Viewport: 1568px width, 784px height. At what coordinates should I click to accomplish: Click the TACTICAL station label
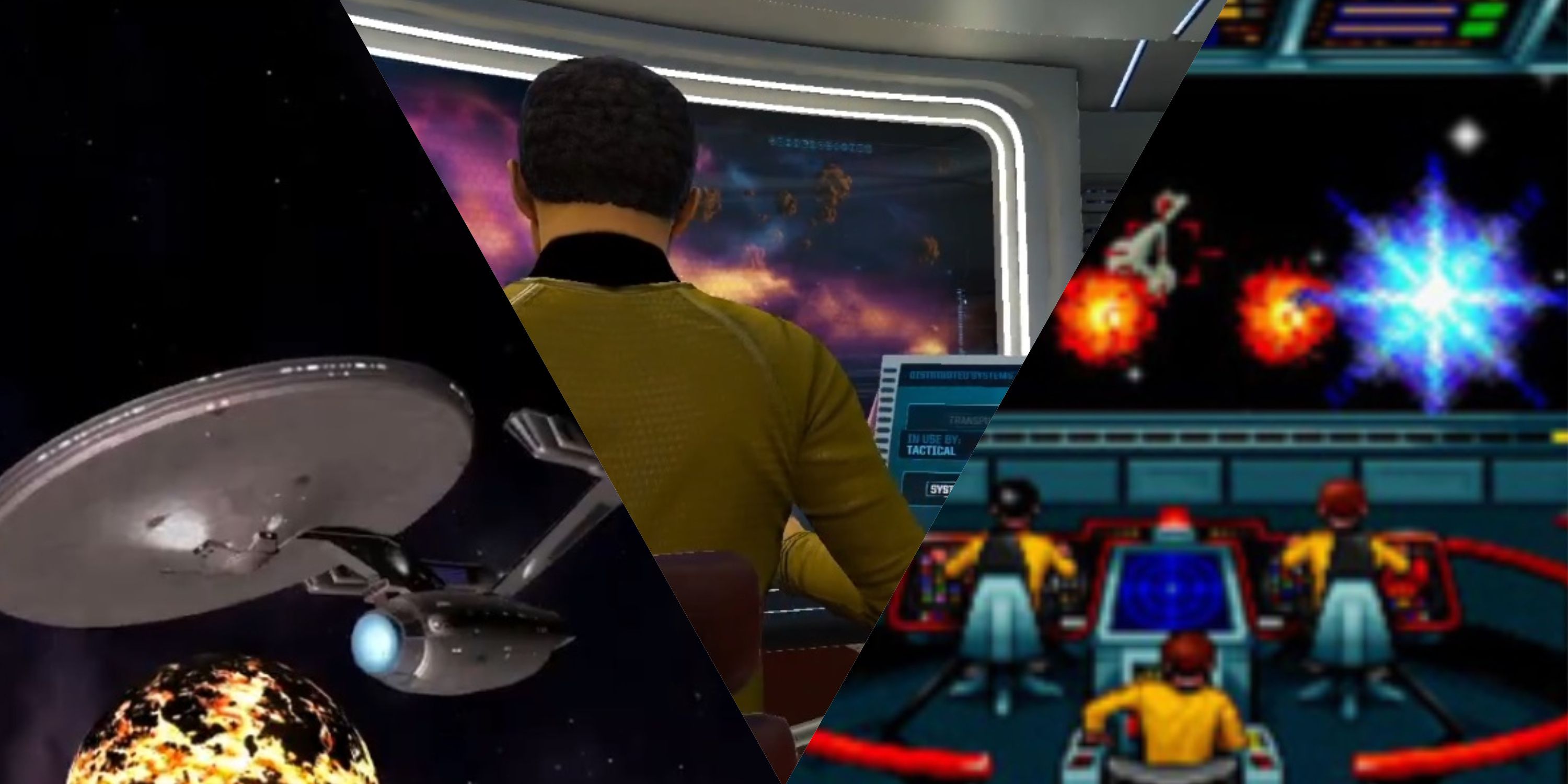931,452
